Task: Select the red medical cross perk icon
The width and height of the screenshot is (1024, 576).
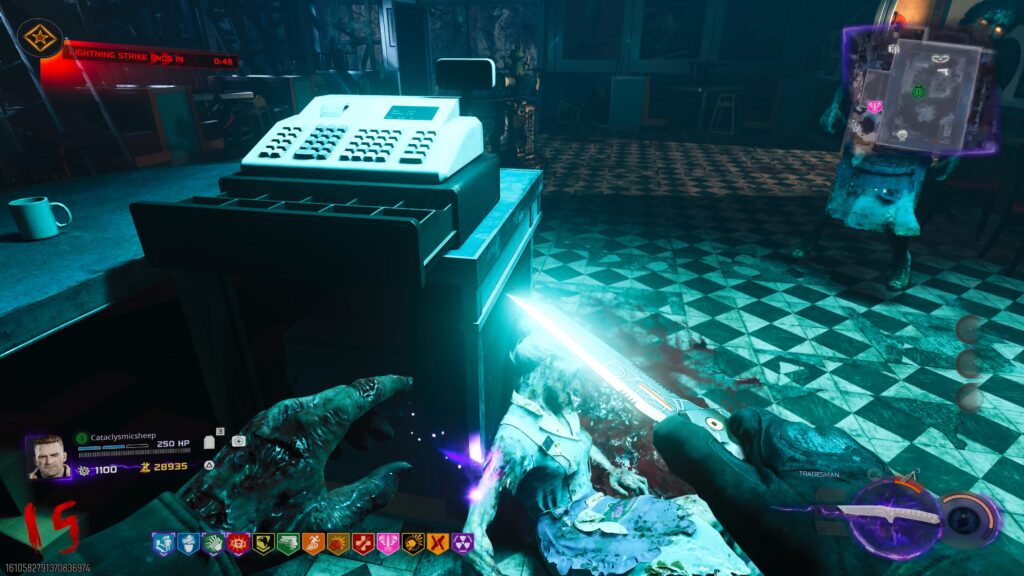Action: tap(362, 544)
